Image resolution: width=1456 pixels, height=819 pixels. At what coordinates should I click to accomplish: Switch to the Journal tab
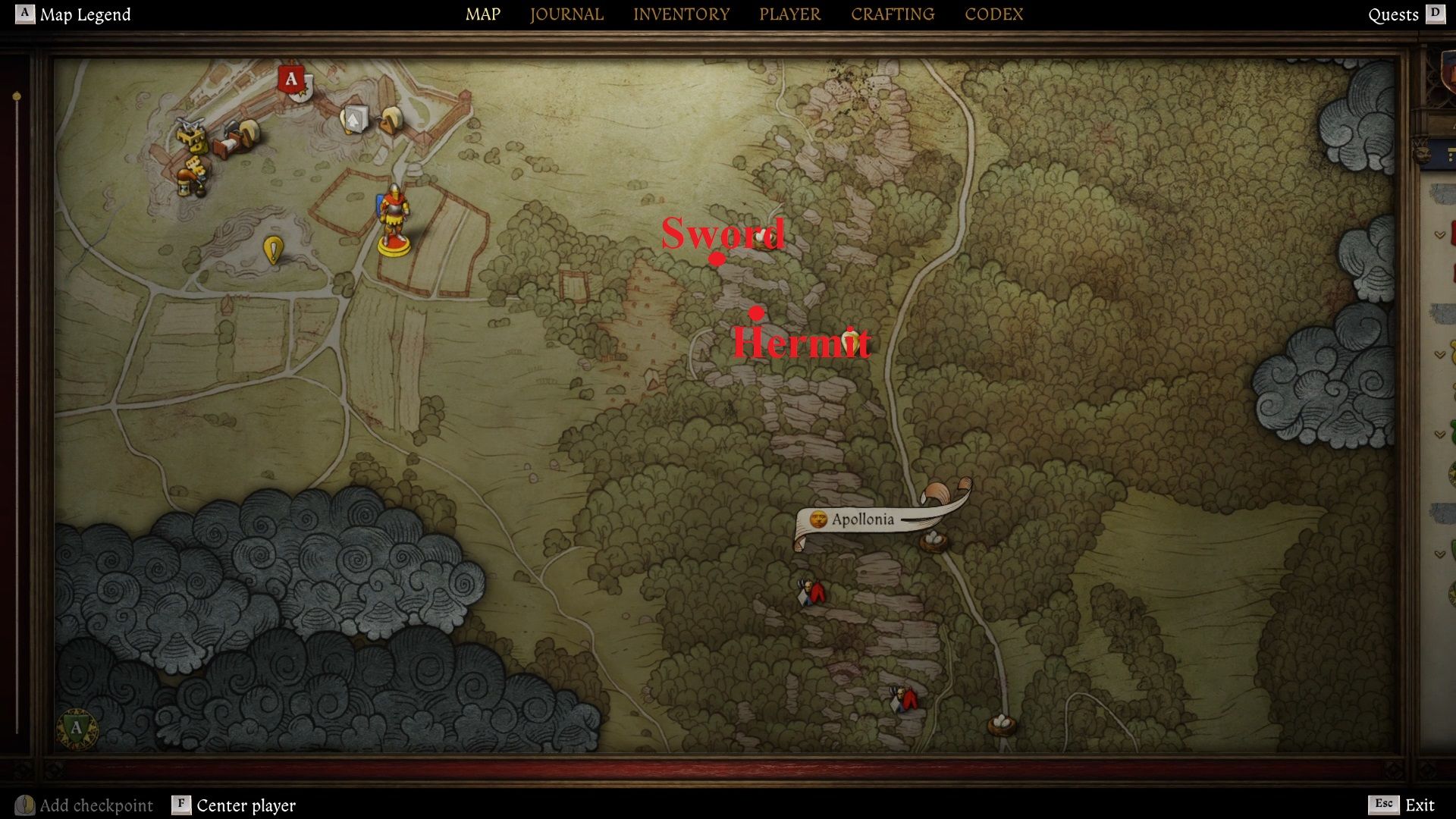[566, 14]
